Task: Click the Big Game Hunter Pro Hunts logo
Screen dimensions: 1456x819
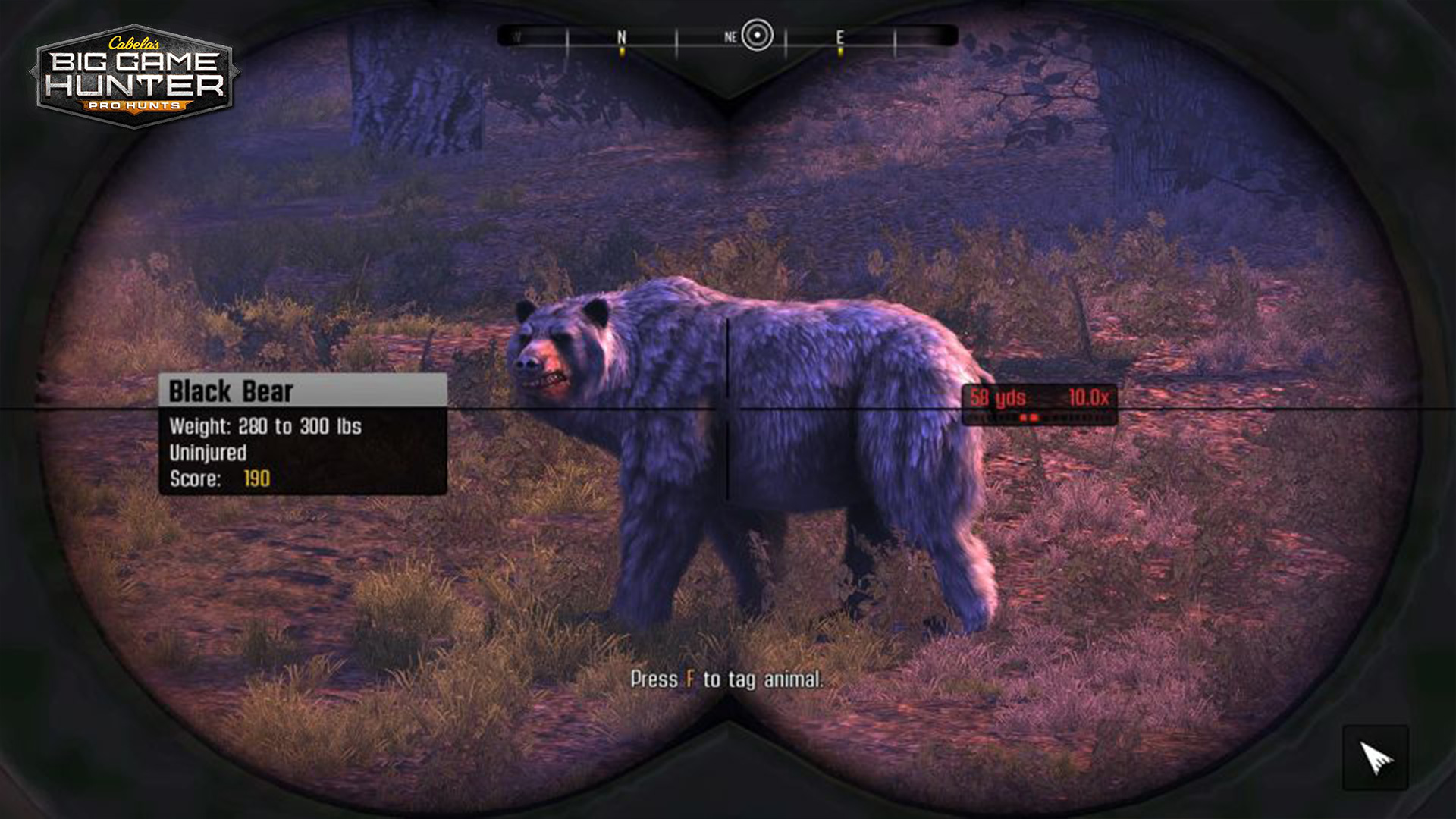Action: coord(135,77)
